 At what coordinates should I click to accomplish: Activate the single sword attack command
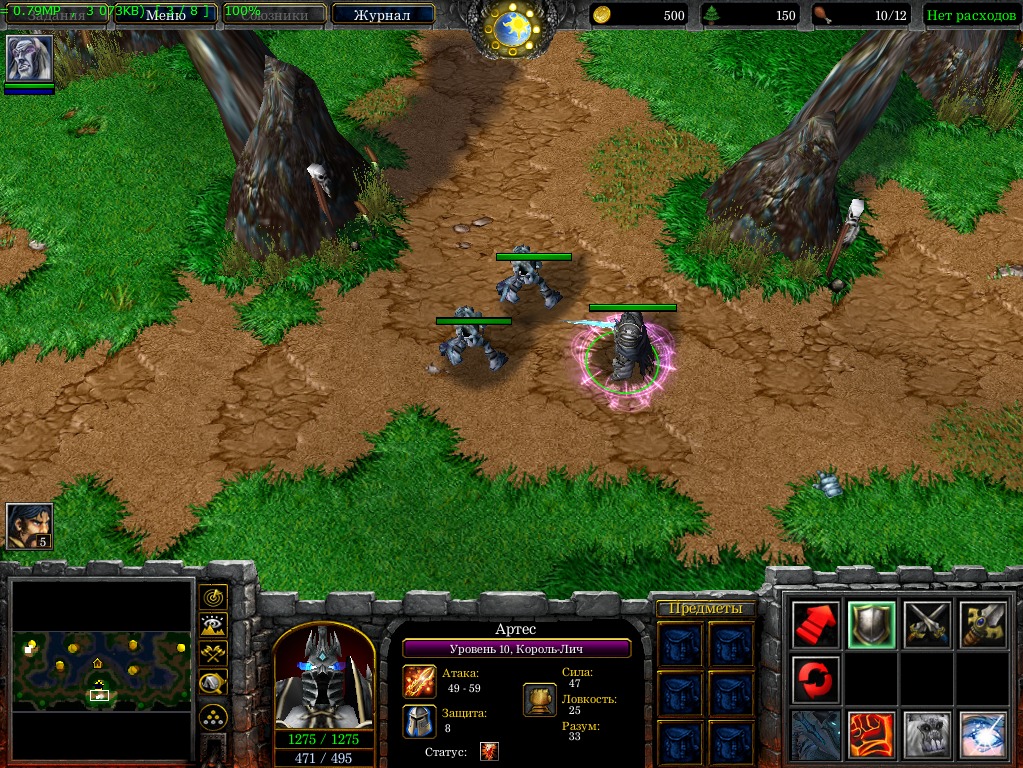[983, 625]
